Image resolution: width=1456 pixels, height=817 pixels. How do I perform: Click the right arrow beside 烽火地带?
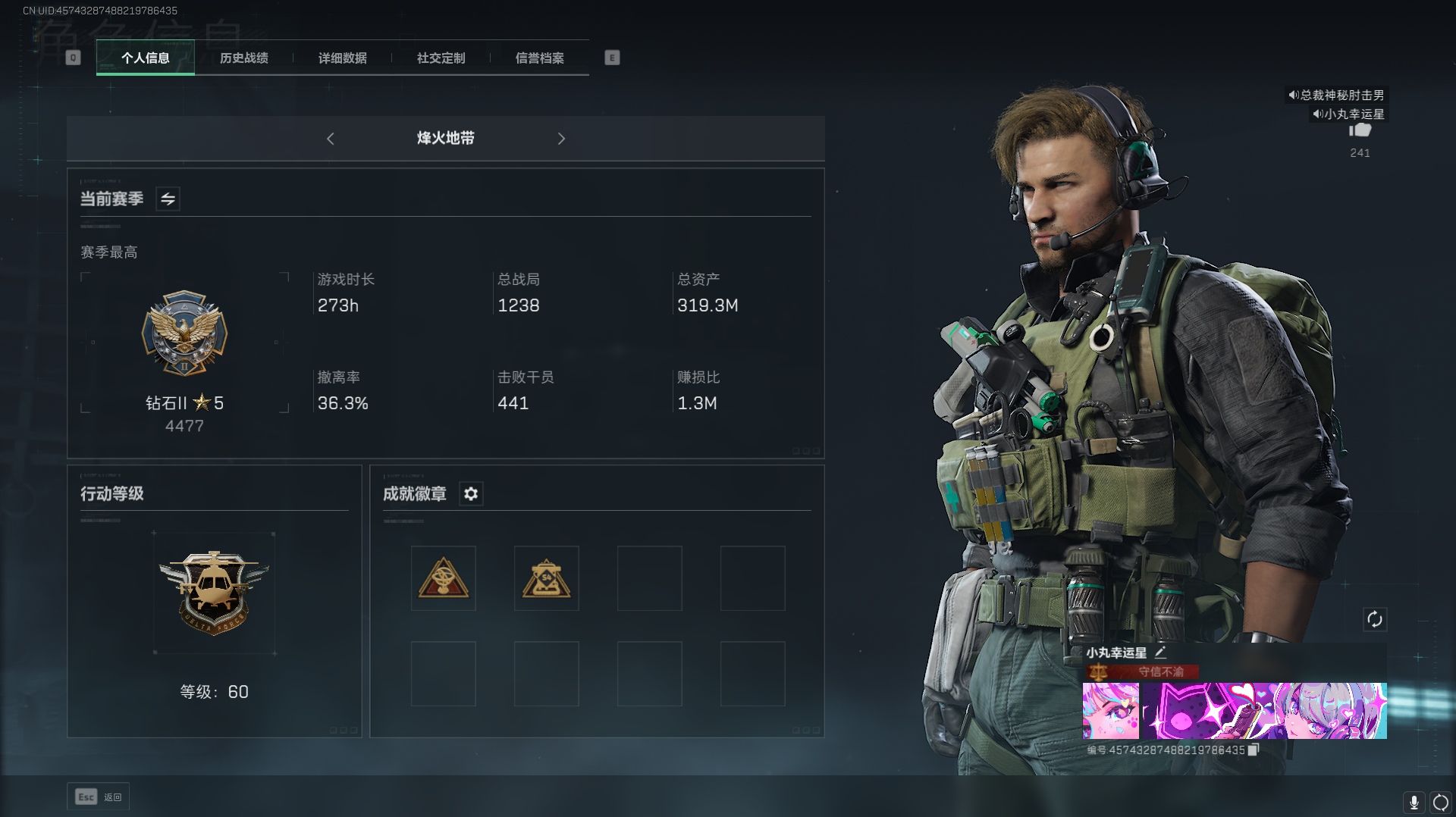pyautogui.click(x=561, y=139)
